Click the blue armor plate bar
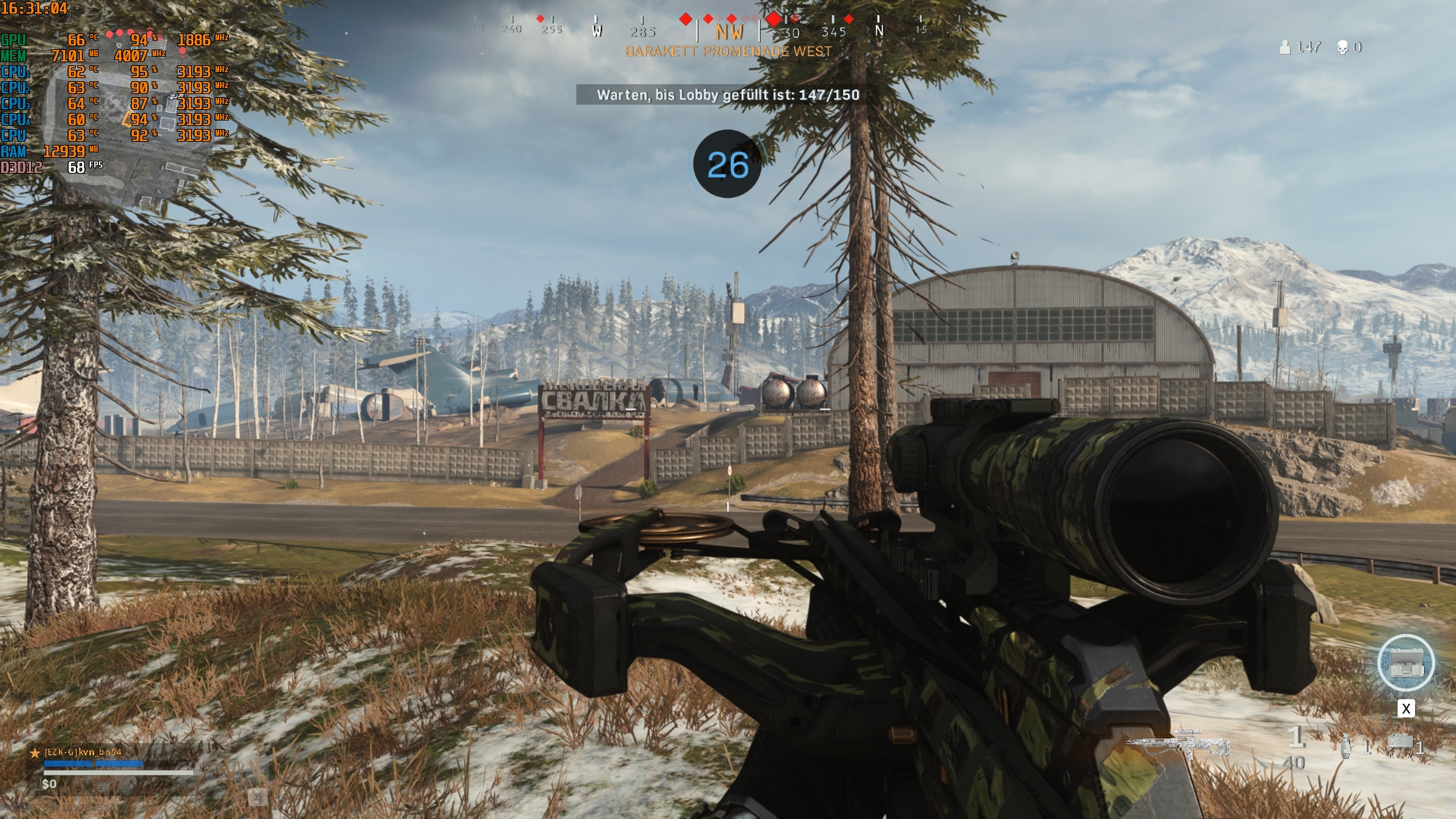The image size is (1456, 819). pyautogui.click(x=93, y=763)
